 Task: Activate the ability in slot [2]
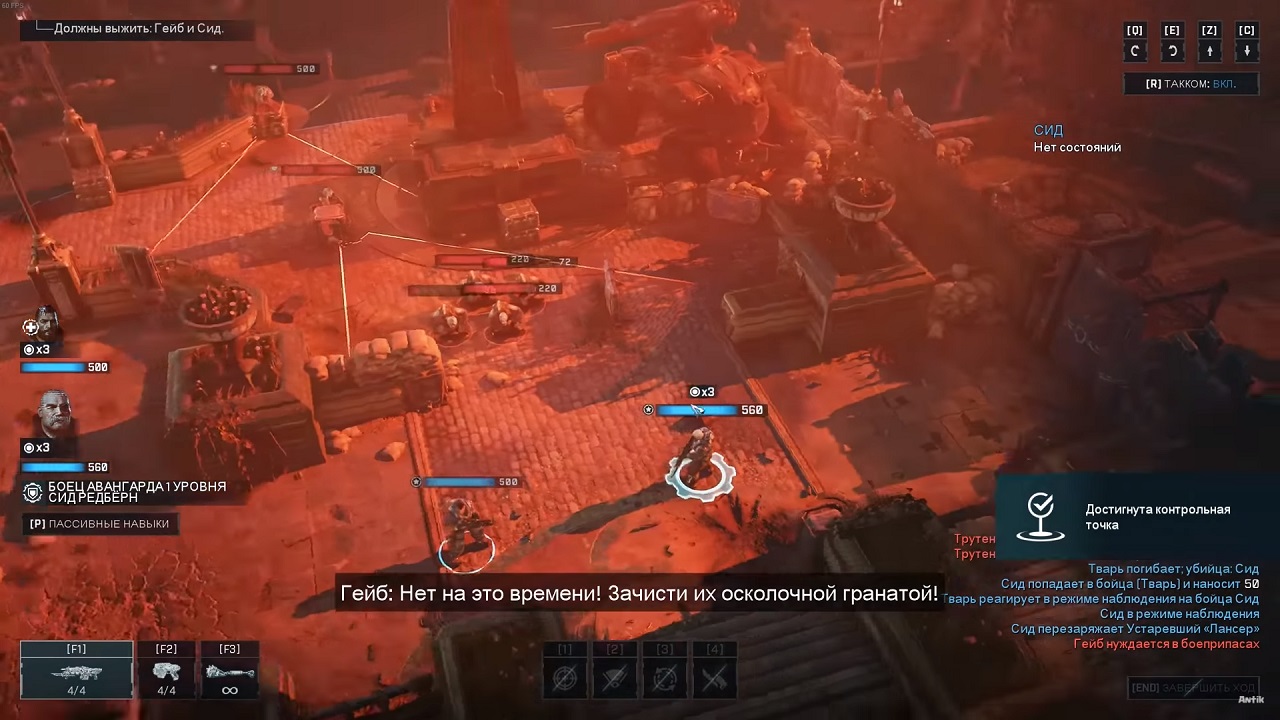pos(615,676)
